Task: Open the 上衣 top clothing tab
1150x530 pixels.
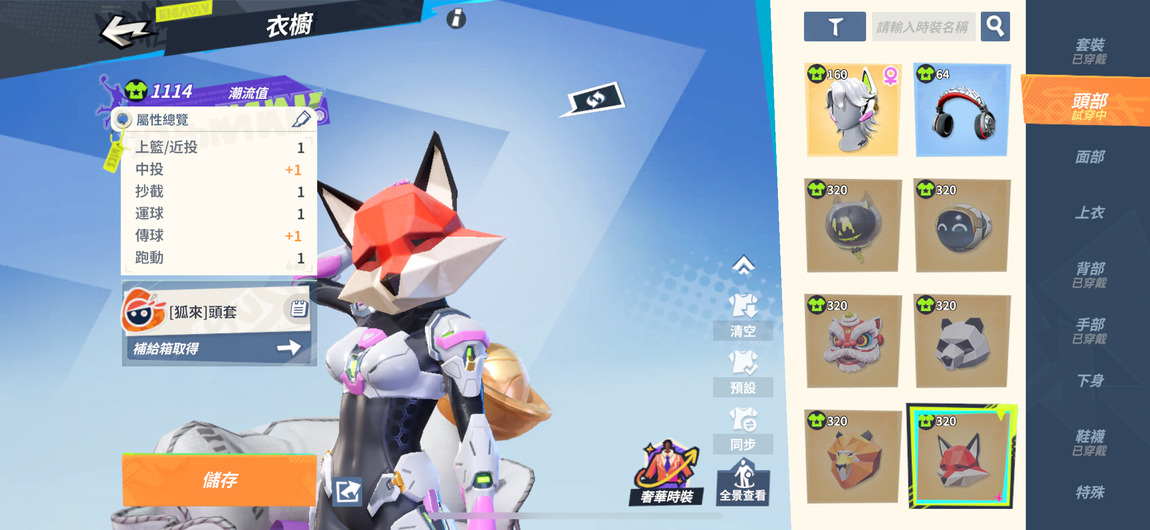Action: point(1089,213)
